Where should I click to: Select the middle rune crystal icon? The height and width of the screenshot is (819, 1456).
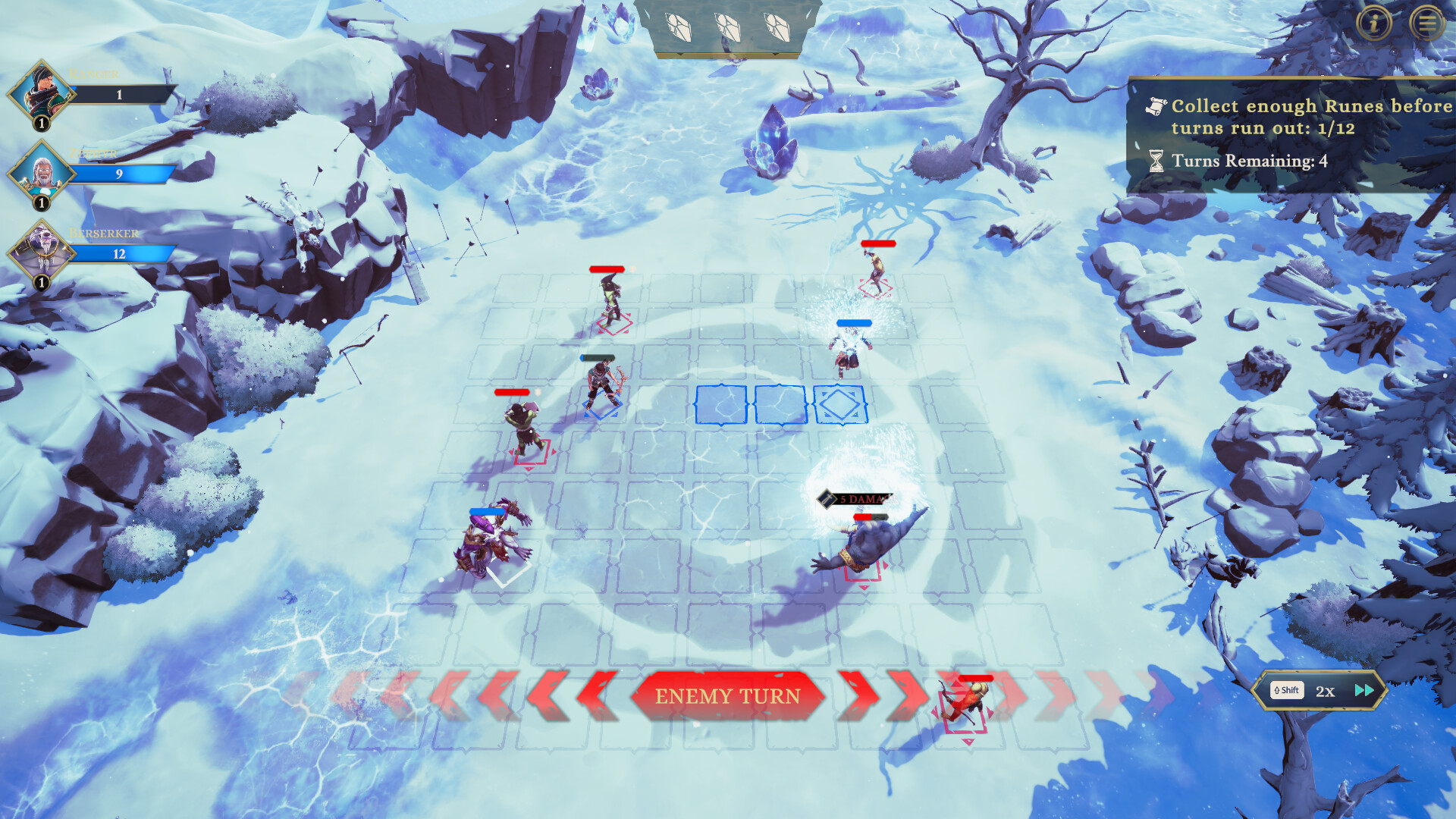[728, 28]
